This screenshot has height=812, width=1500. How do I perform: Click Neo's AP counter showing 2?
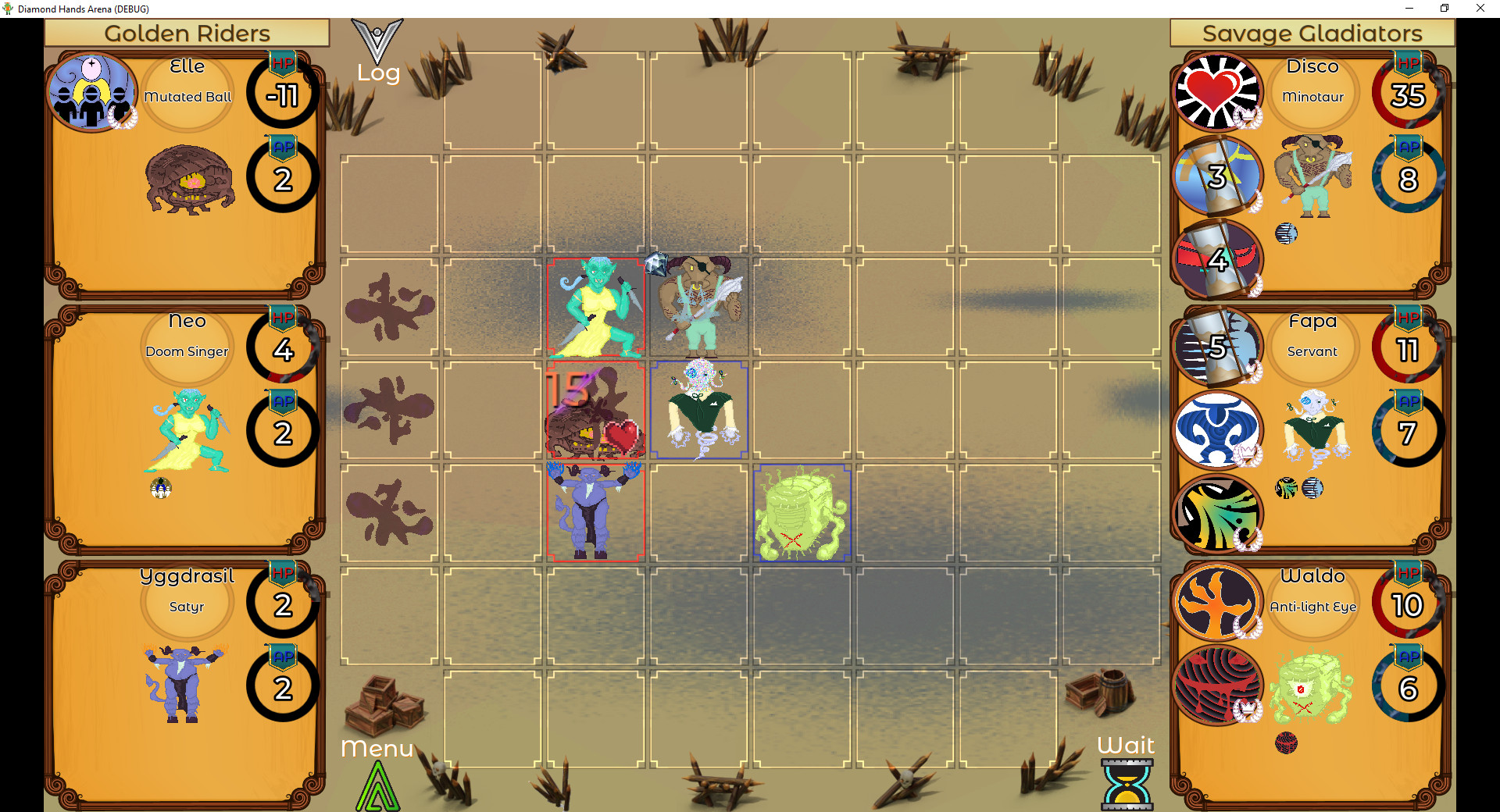(281, 429)
